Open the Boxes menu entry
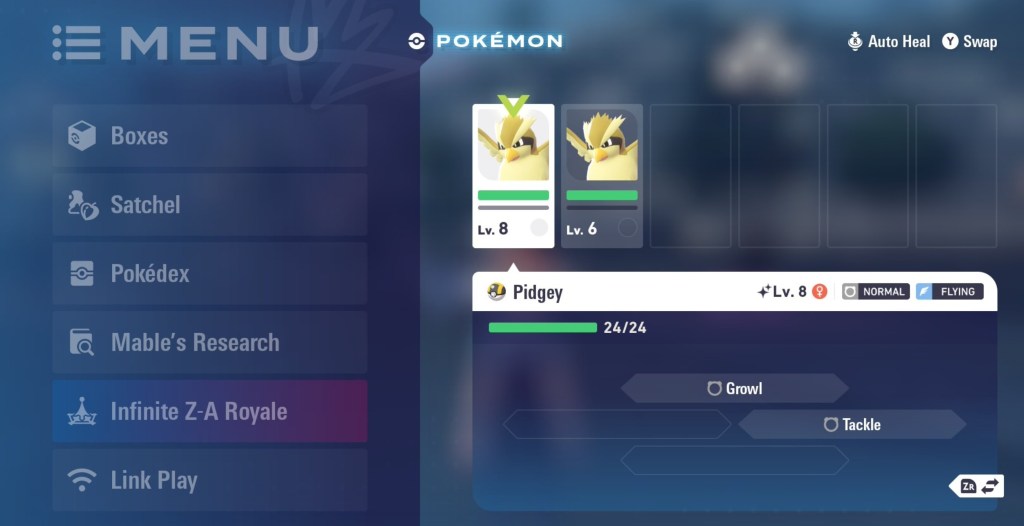 (x=210, y=136)
